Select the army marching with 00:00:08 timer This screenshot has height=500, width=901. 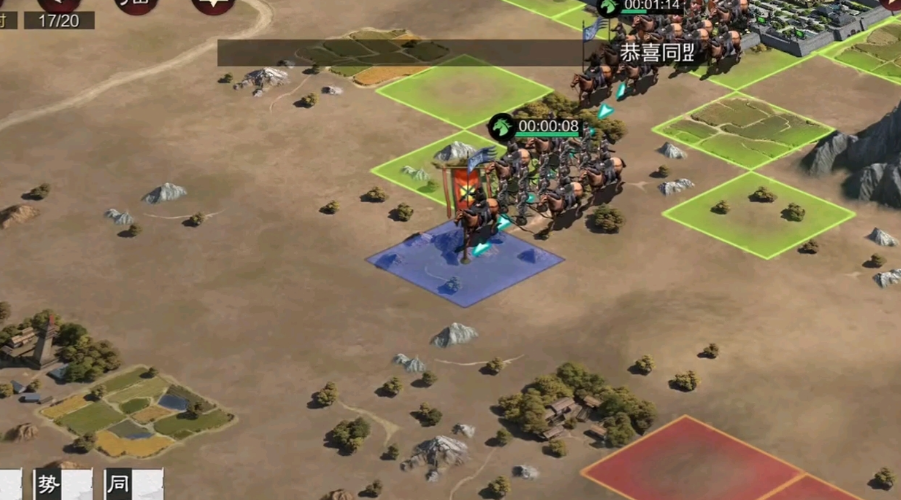(535, 127)
